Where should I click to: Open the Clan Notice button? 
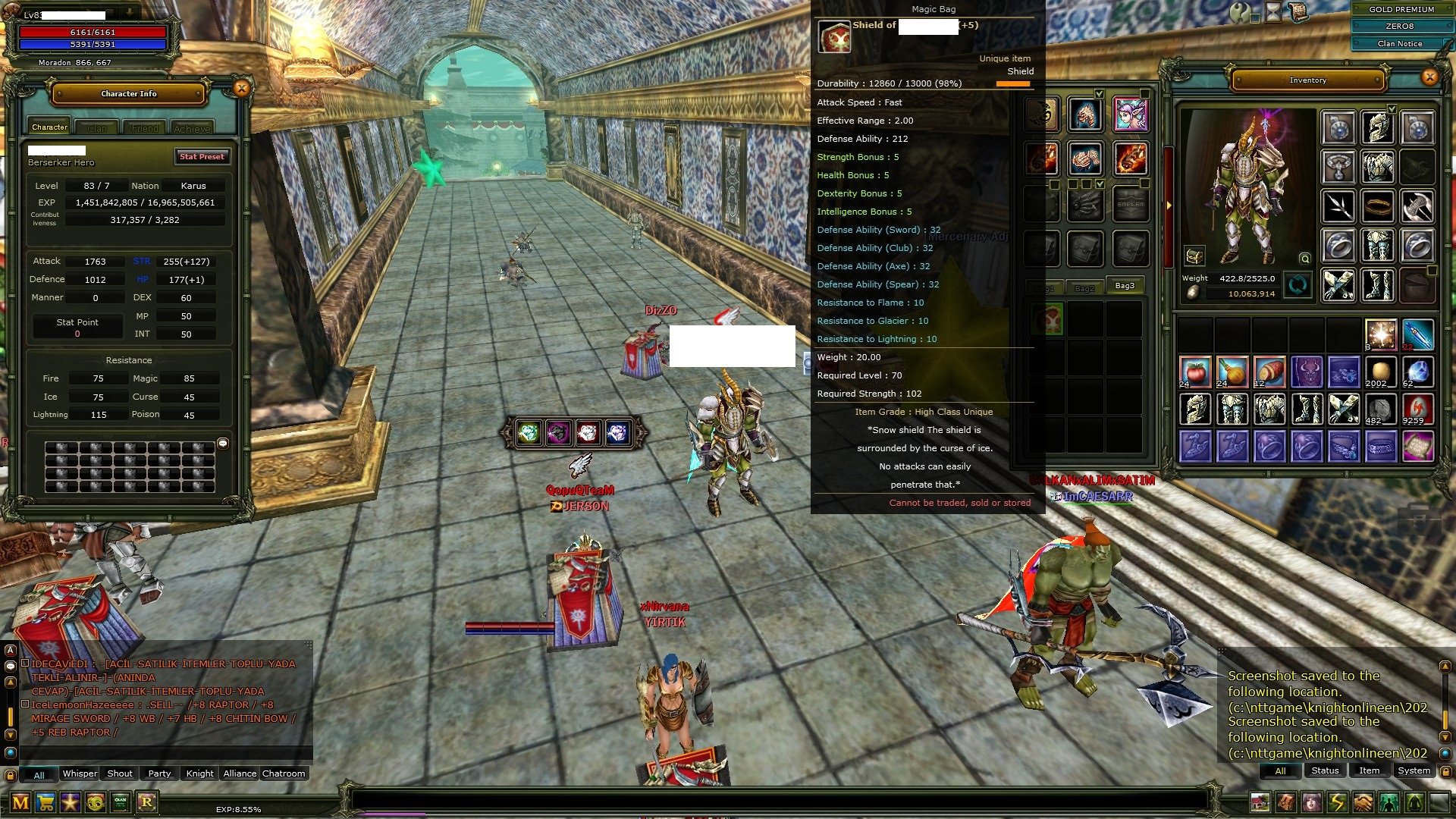click(x=1399, y=43)
